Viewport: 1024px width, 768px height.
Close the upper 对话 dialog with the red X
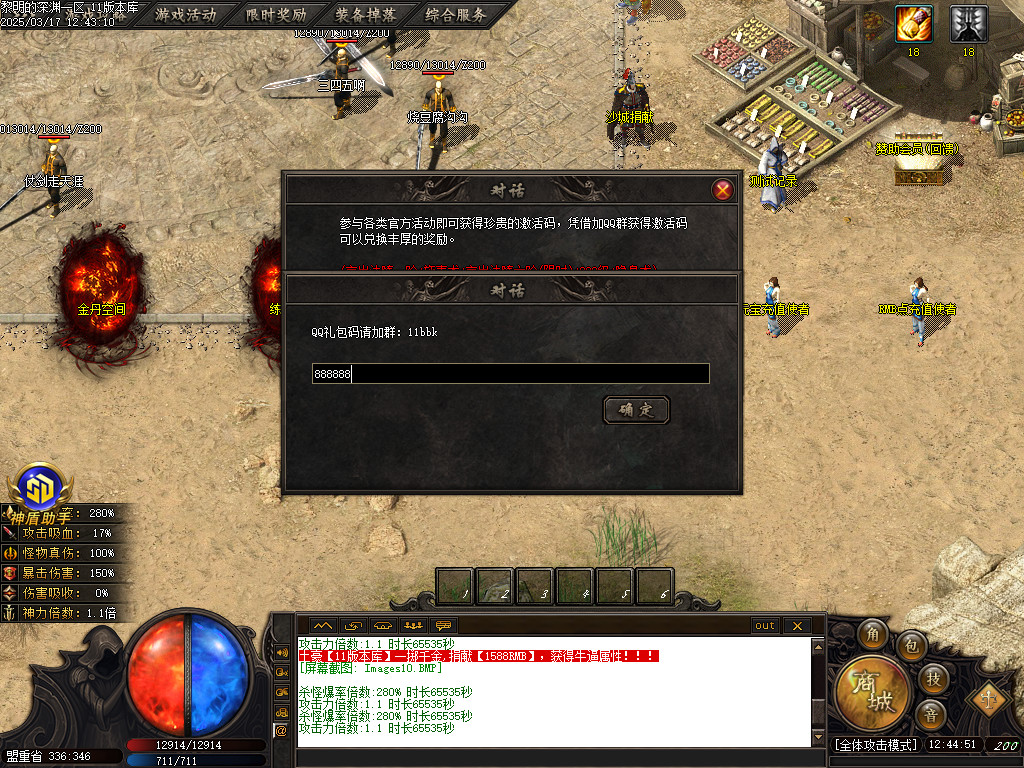point(723,190)
